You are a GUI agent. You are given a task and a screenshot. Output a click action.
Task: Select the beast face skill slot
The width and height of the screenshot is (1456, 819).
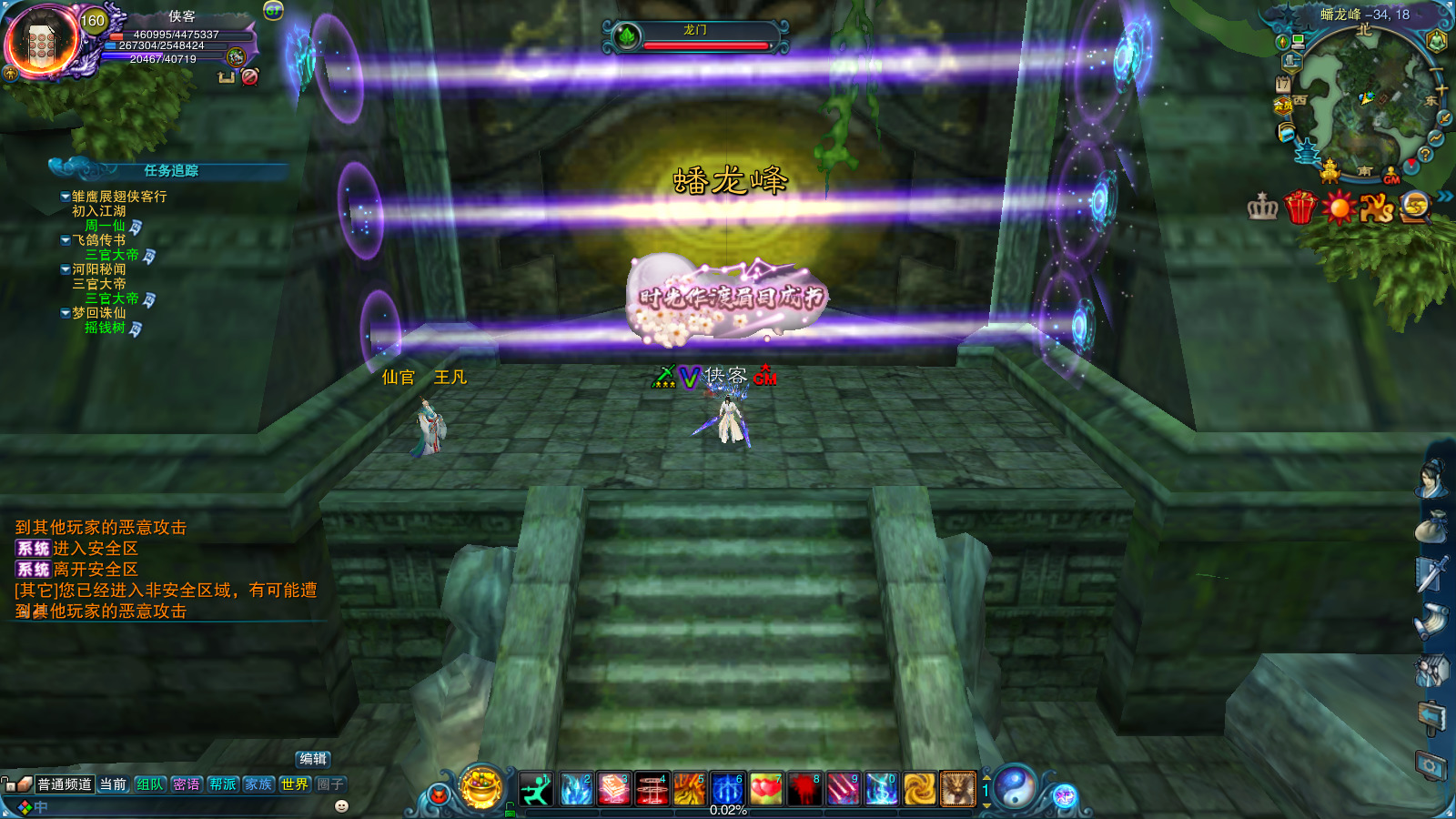(957, 789)
